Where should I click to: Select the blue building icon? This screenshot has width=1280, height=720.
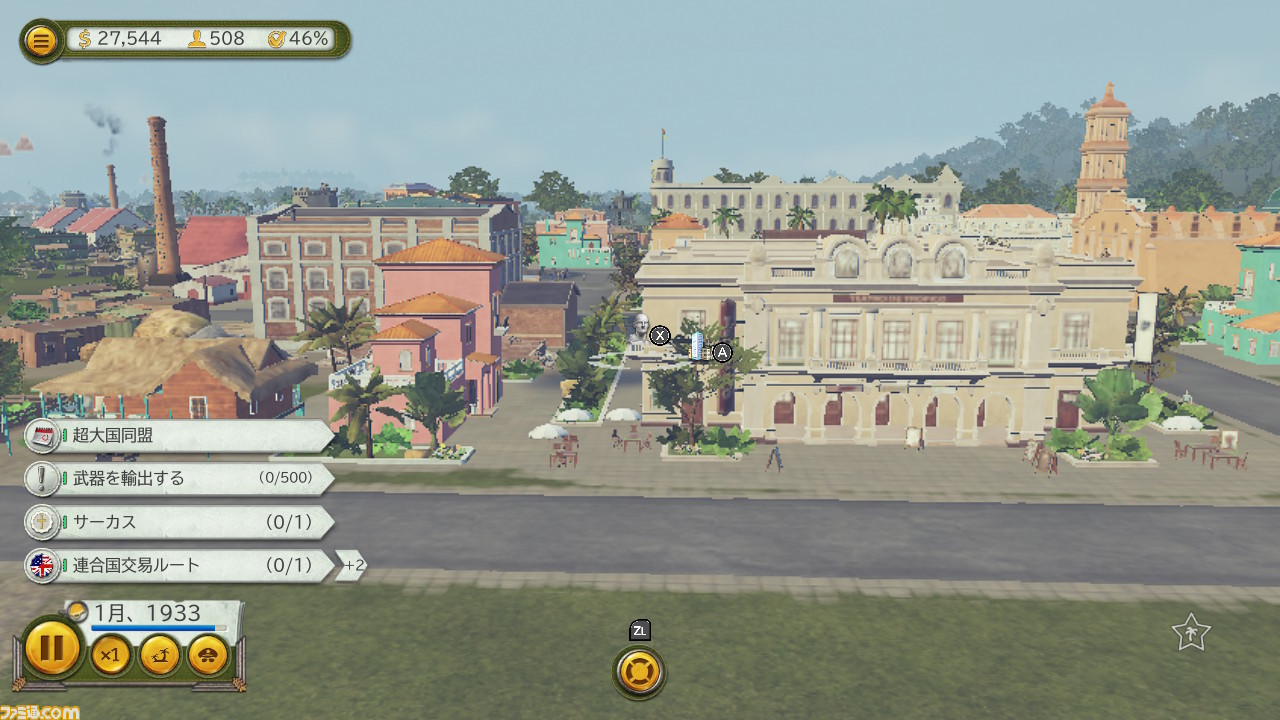pos(699,347)
